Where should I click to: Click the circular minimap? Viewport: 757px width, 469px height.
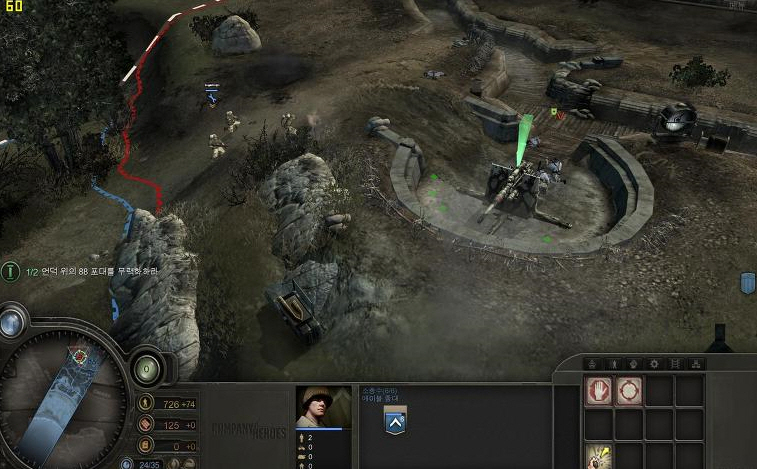62,401
